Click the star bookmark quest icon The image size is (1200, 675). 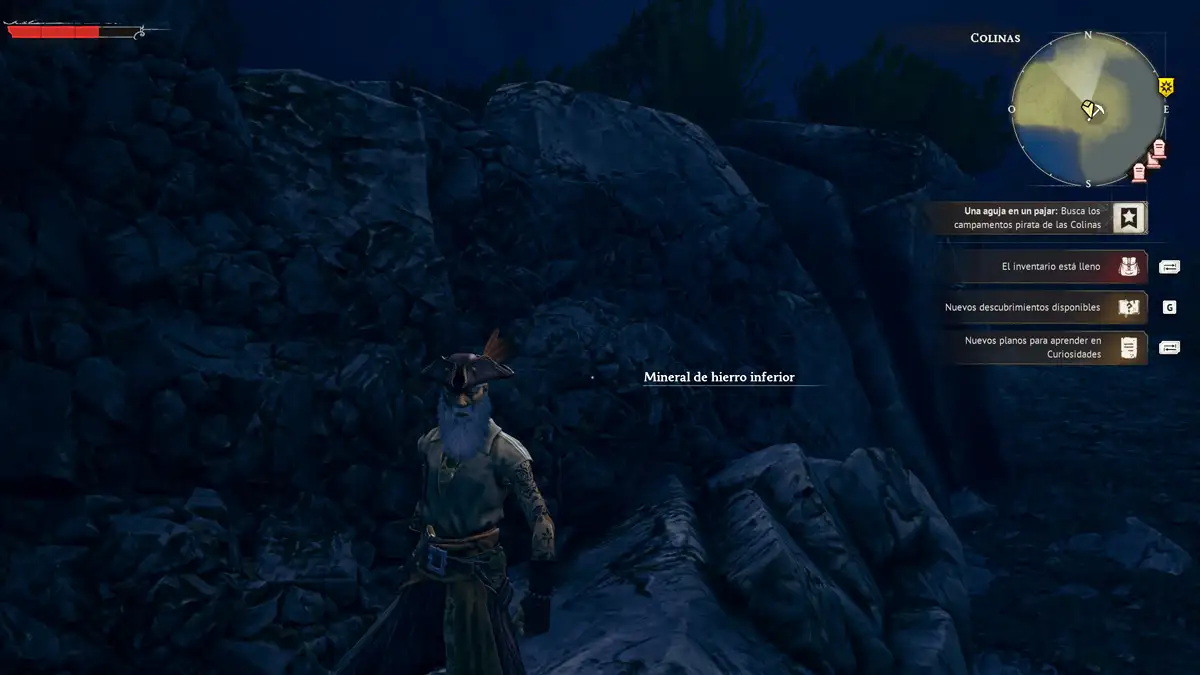coord(1130,218)
